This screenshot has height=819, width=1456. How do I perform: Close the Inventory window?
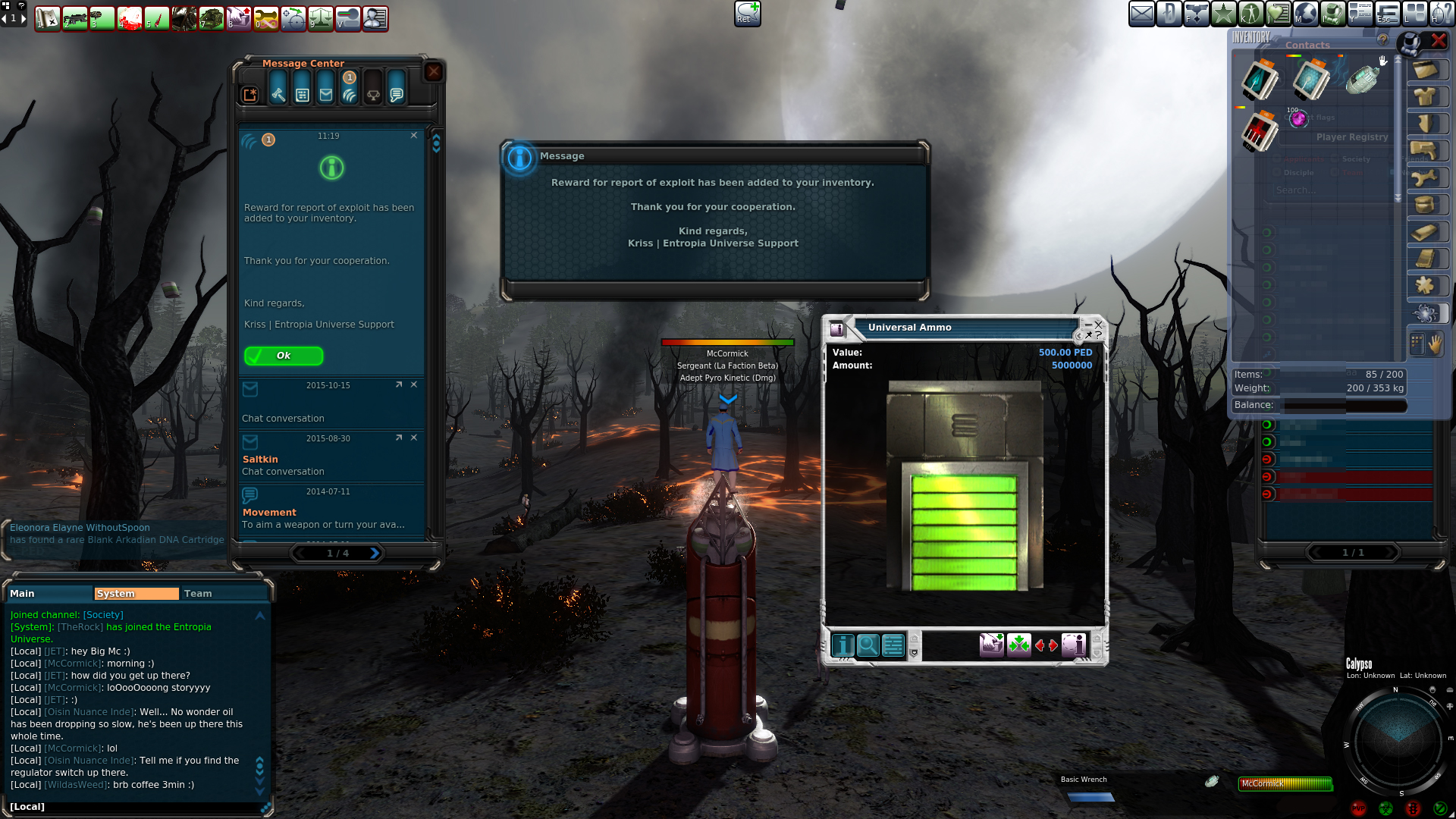(x=1438, y=41)
